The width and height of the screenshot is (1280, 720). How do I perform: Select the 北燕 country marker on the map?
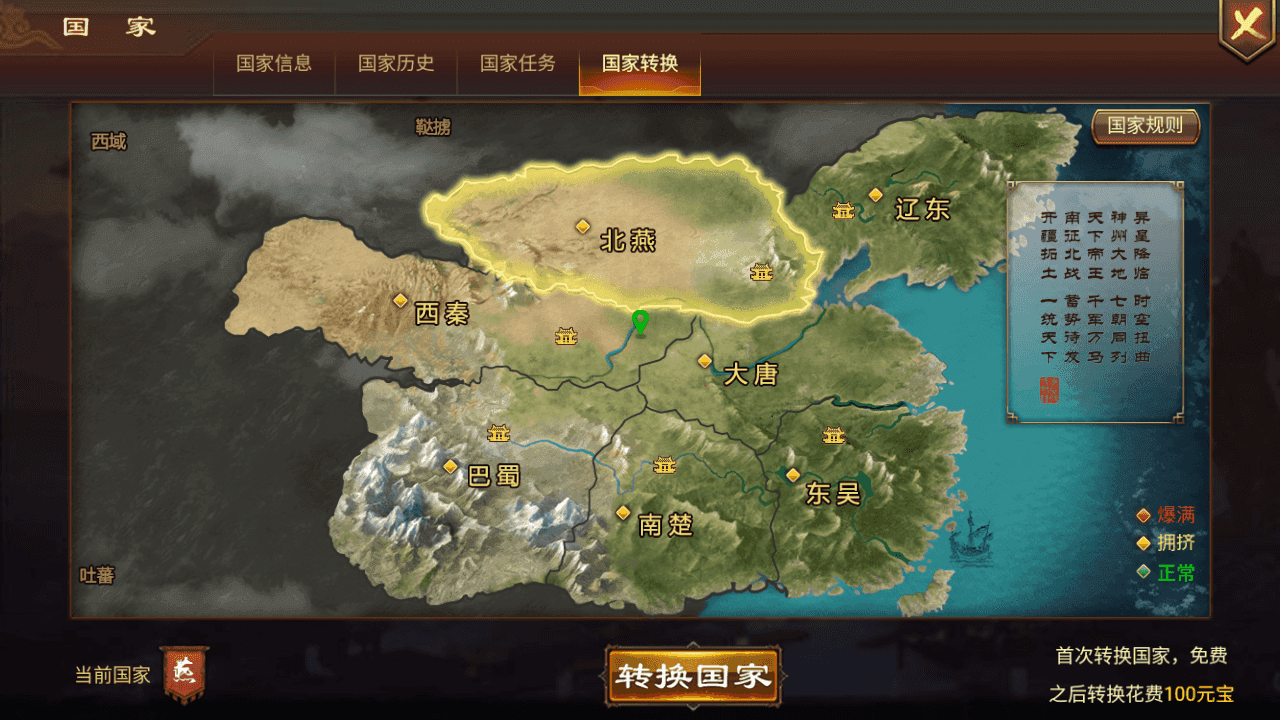tap(584, 228)
